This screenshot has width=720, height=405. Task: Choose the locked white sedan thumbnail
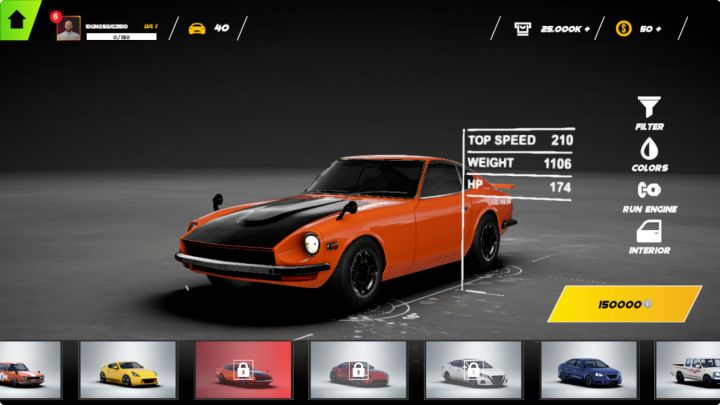[x=473, y=370]
